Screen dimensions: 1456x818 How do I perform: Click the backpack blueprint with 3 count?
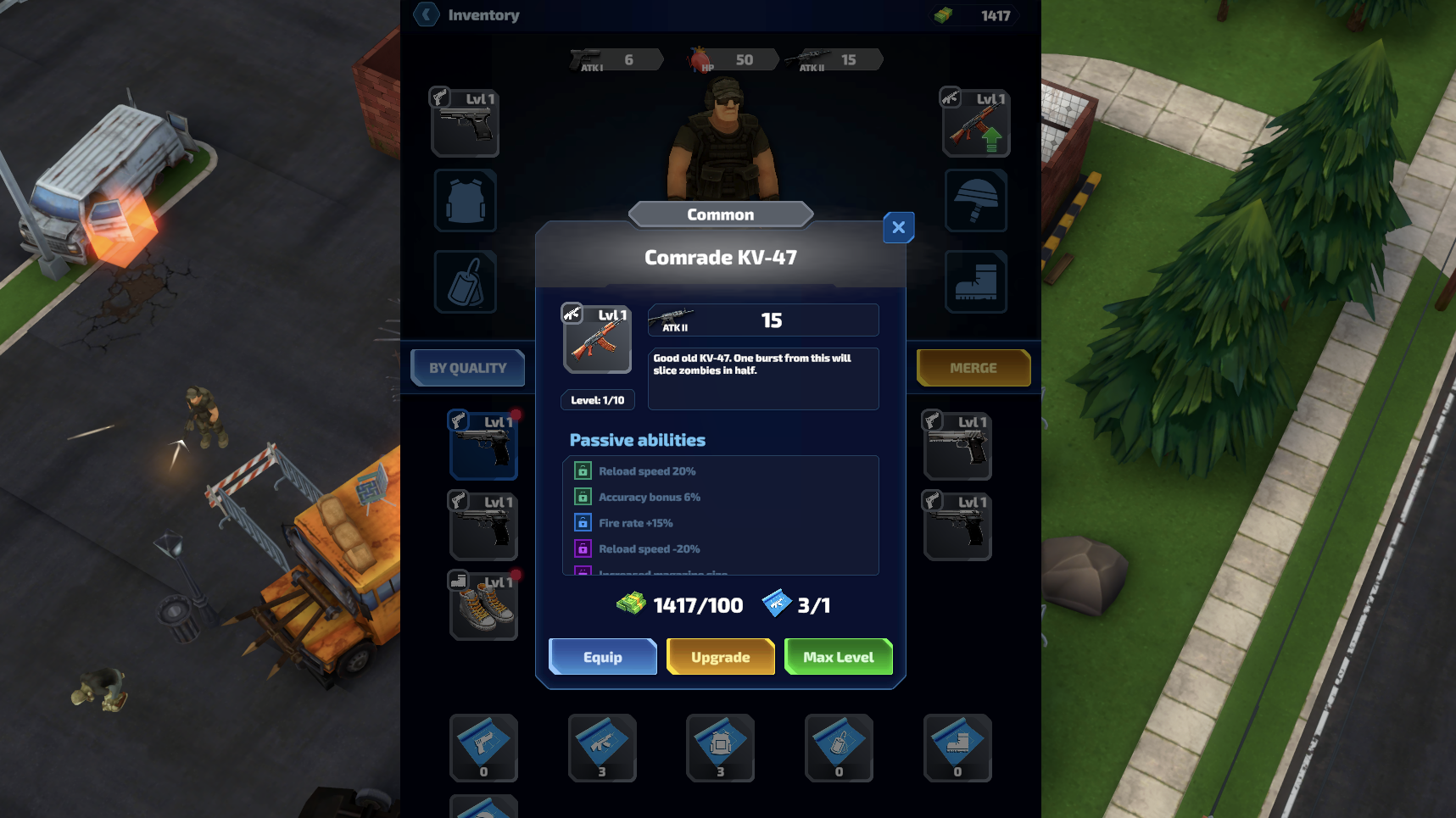[720, 748]
